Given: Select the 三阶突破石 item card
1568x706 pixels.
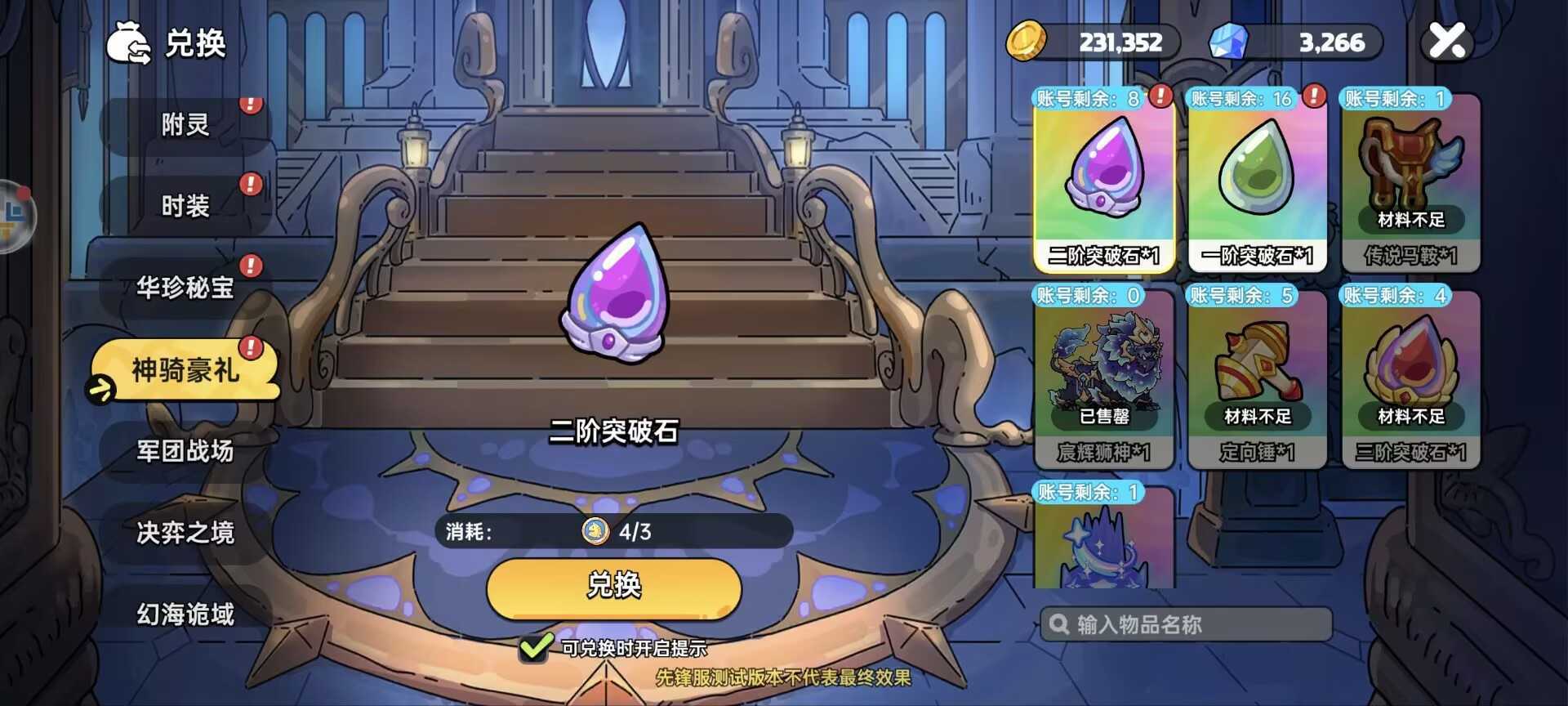Looking at the screenshot, I should point(1410,368).
